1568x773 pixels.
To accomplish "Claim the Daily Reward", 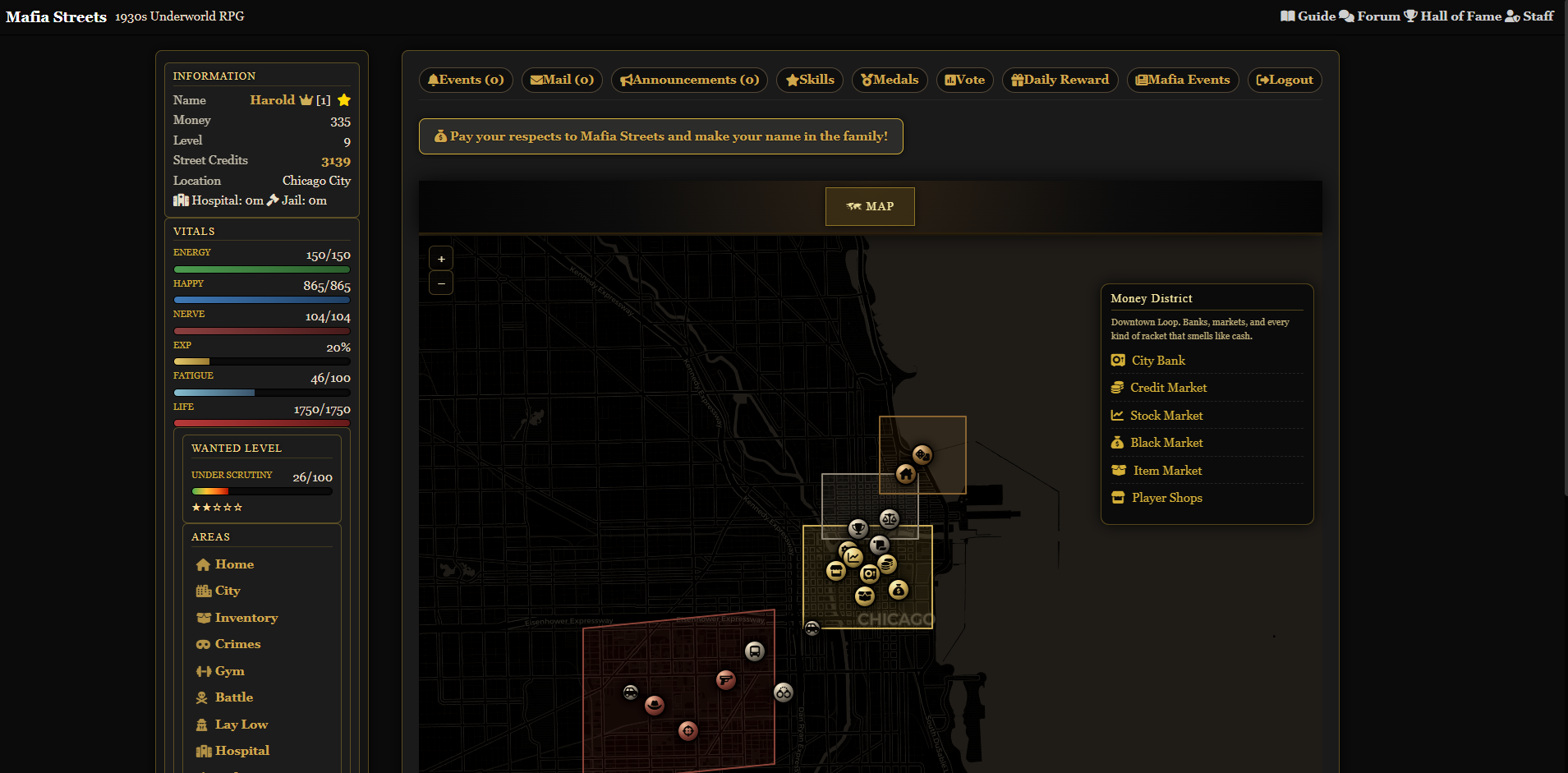I will click(1060, 80).
